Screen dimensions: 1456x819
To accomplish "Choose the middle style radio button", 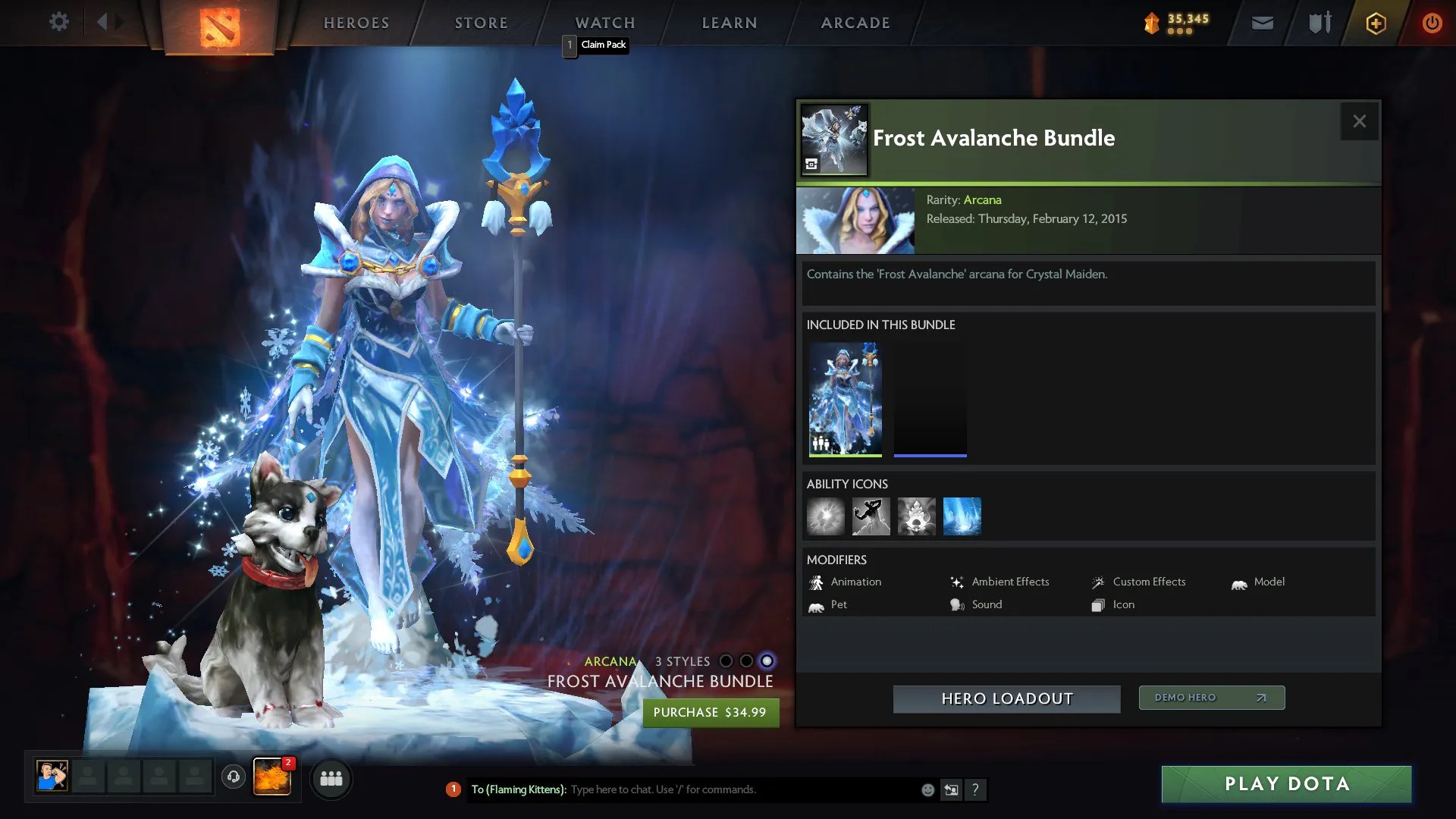I will click(747, 661).
